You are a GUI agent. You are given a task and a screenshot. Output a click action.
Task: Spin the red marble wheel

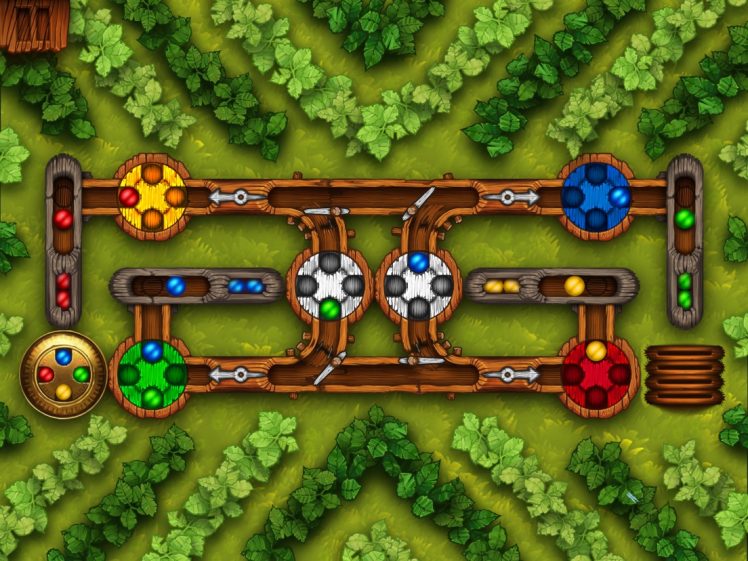click(596, 375)
